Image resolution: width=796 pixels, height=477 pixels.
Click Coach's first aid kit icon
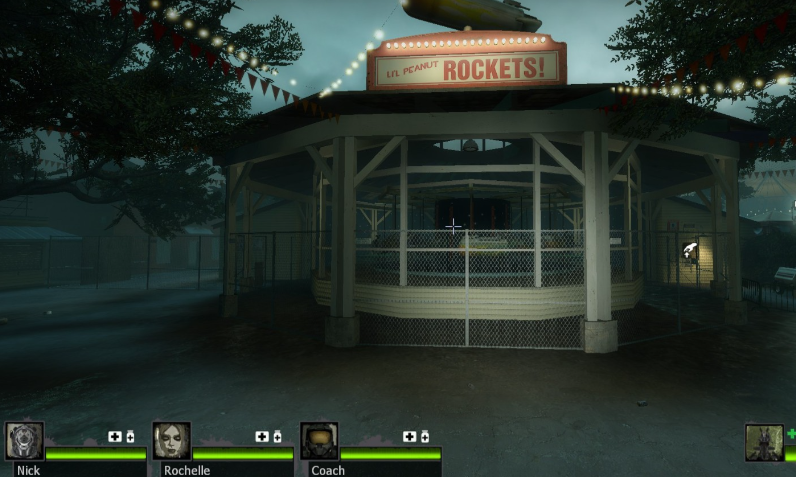408,436
